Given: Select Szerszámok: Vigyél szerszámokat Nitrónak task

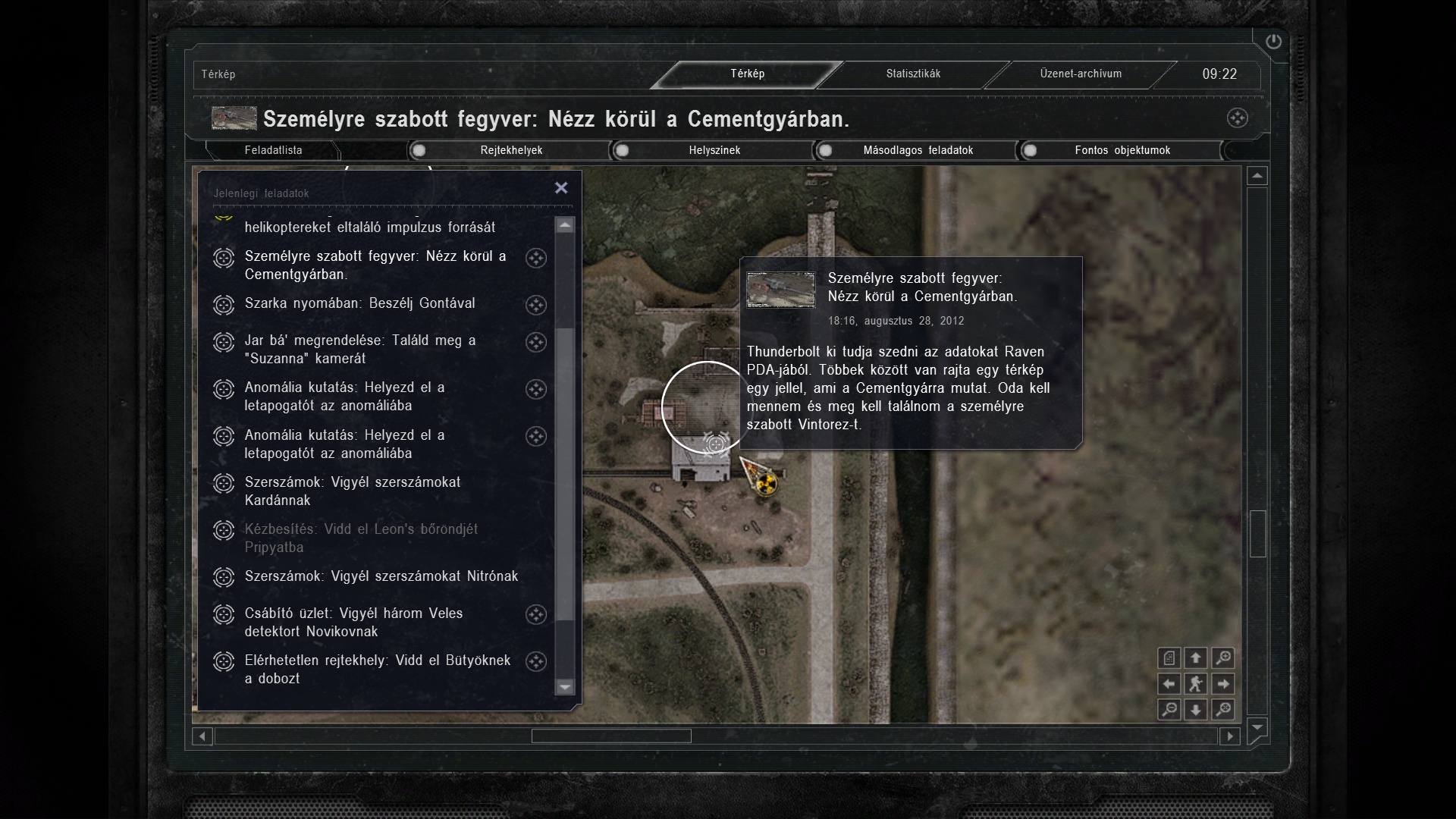Looking at the screenshot, I should (x=381, y=576).
